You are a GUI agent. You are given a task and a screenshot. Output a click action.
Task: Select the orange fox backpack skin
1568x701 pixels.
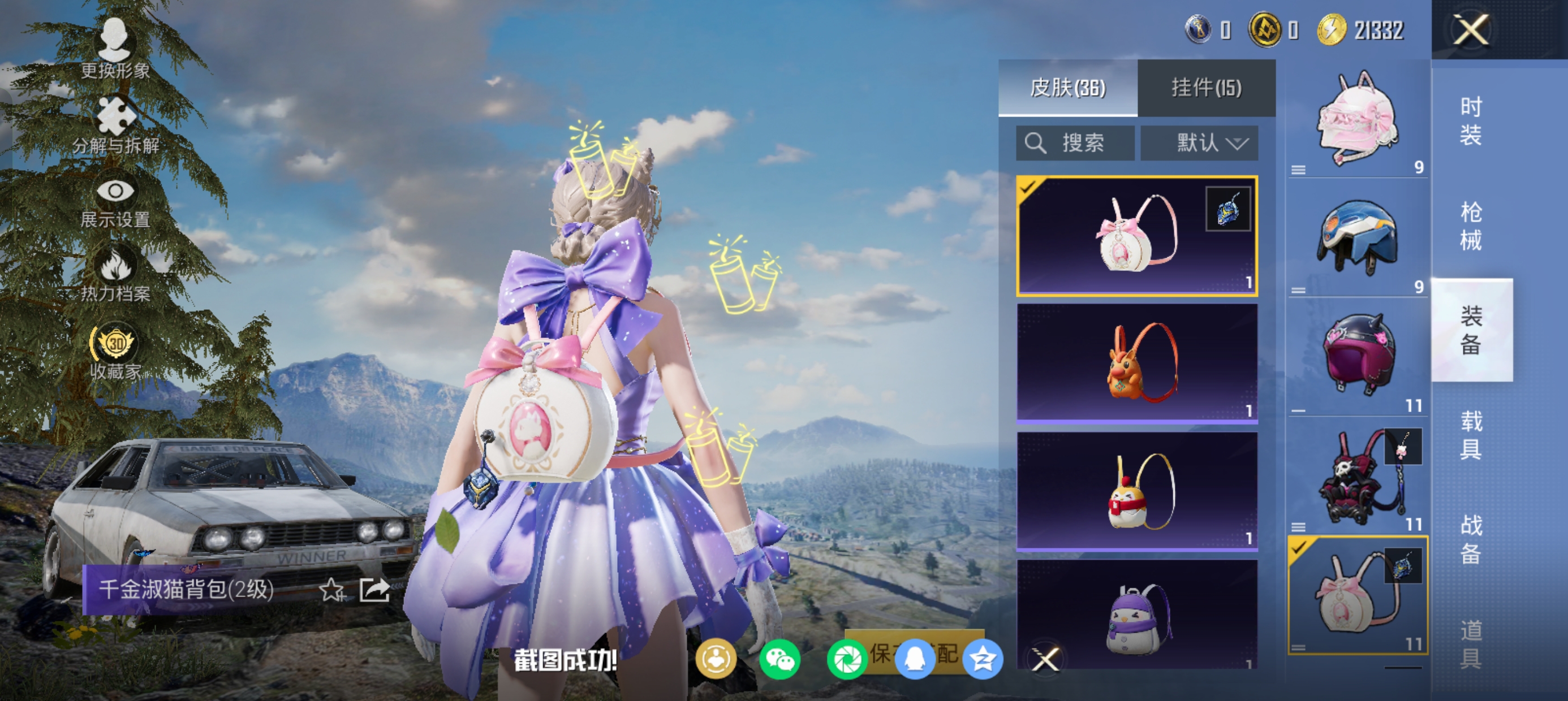(1137, 363)
